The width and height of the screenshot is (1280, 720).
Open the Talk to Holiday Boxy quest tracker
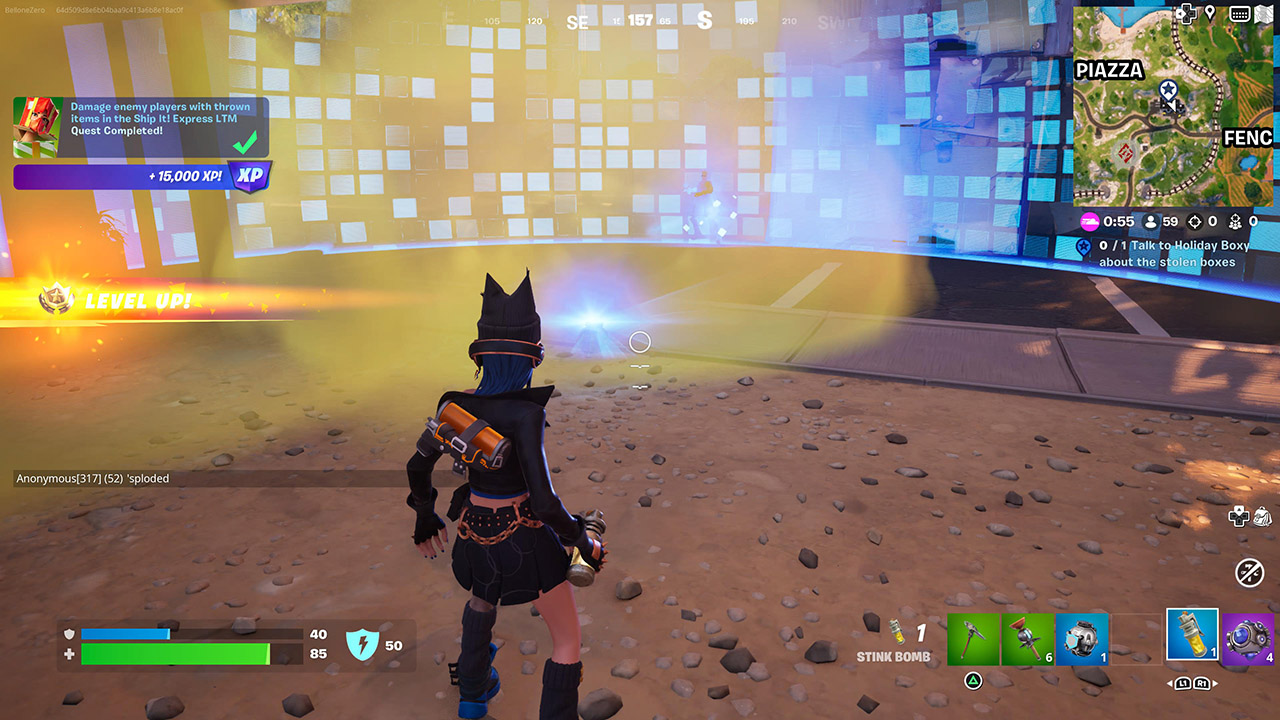pyautogui.click(x=1170, y=253)
